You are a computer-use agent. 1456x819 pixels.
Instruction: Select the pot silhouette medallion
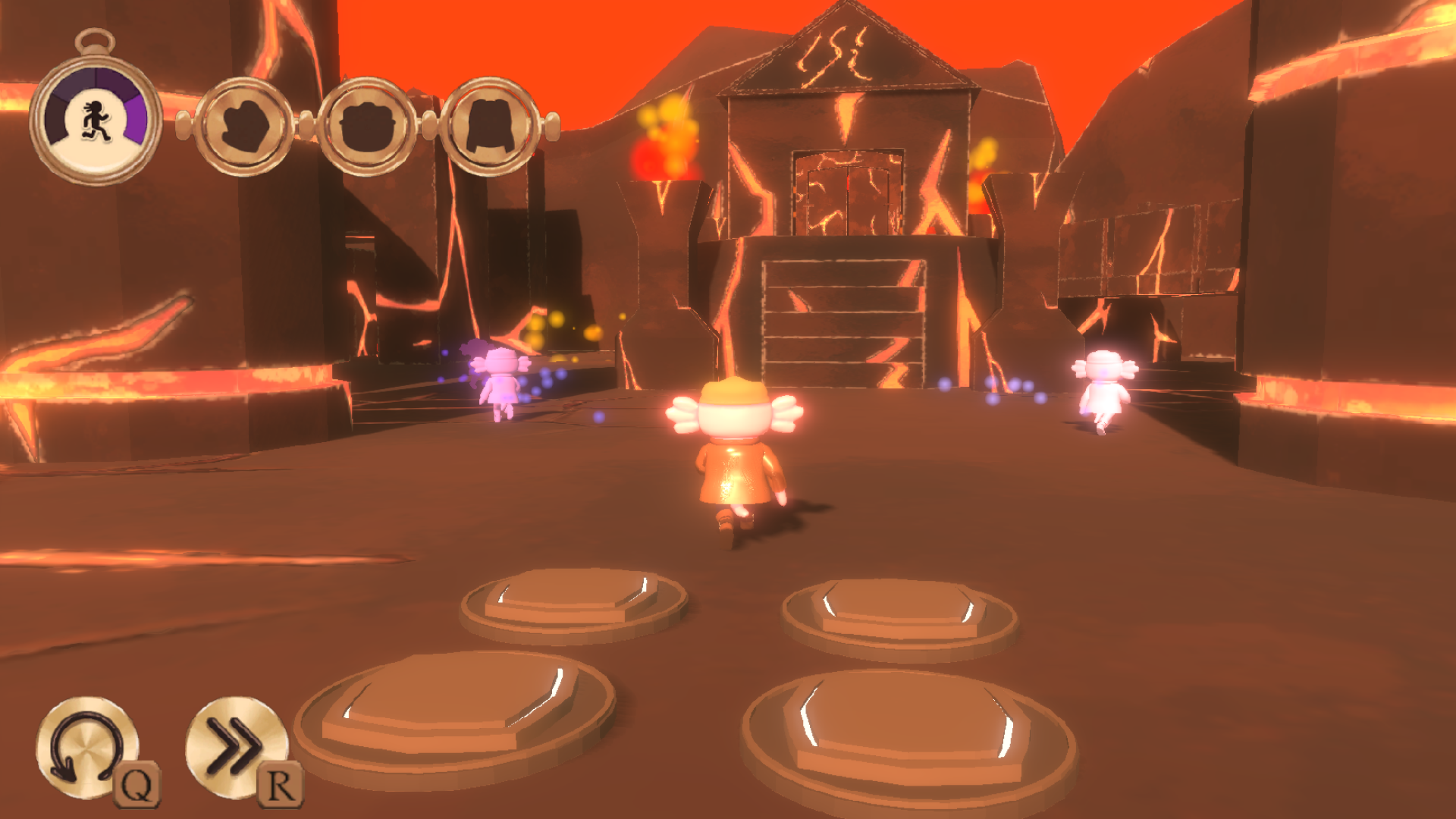(367, 126)
